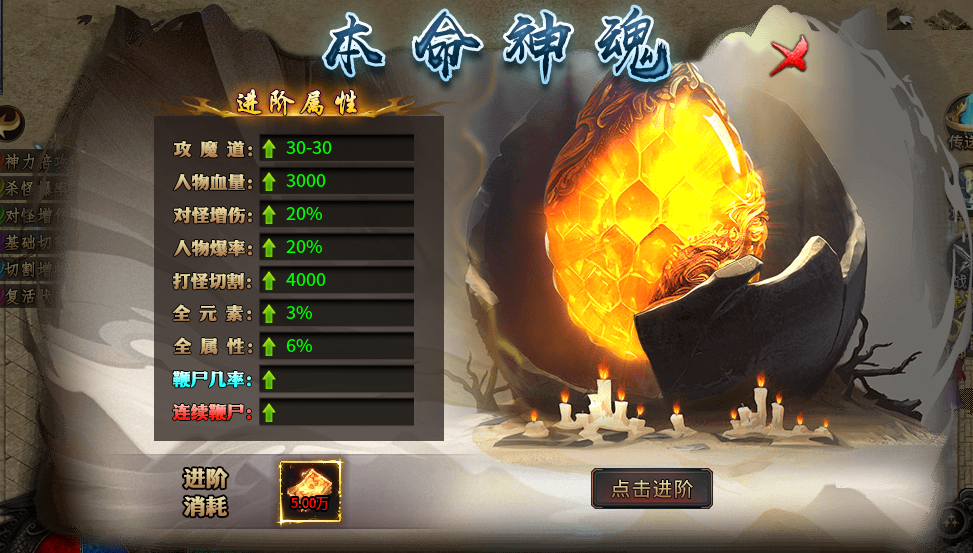Select the 5.00万 advancement cost item

coord(310,491)
